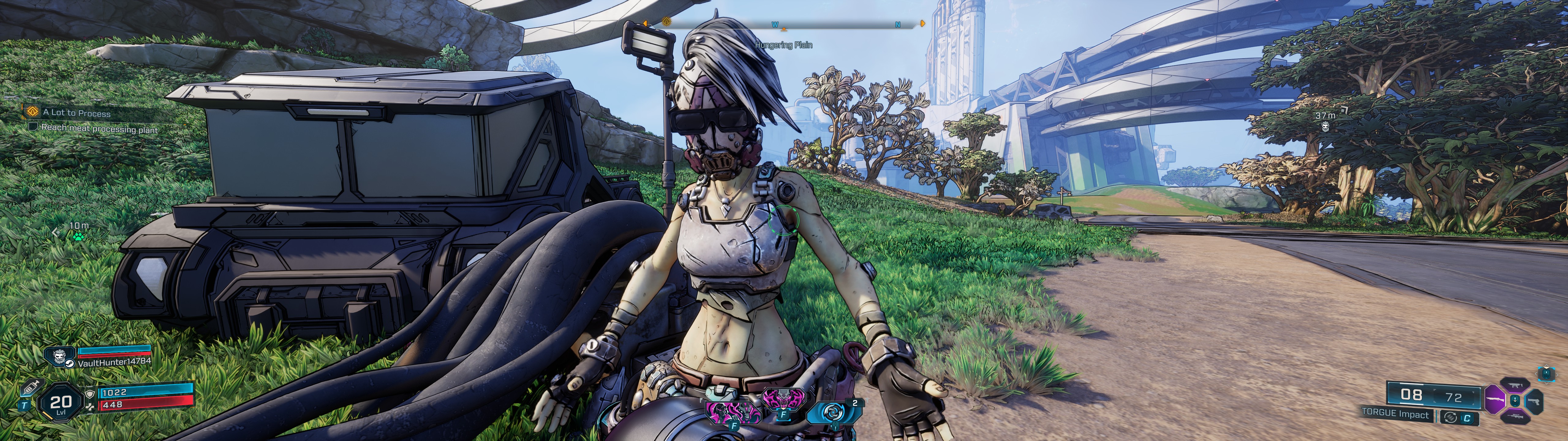Click the Reach meat processing plant objective
Screen dimensions: 1568x441
(99, 129)
